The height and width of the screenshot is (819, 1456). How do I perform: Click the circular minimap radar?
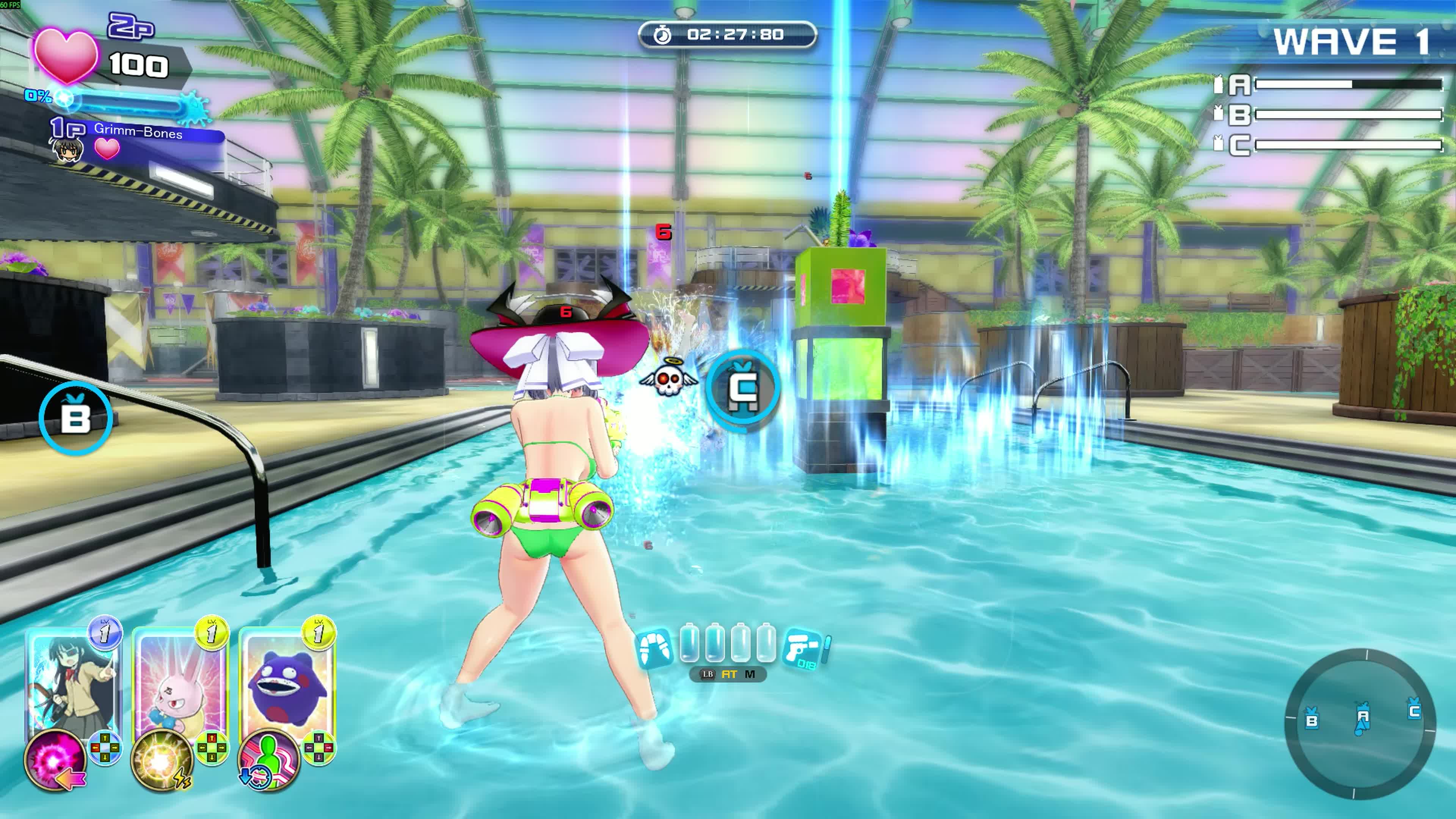(x=1359, y=723)
